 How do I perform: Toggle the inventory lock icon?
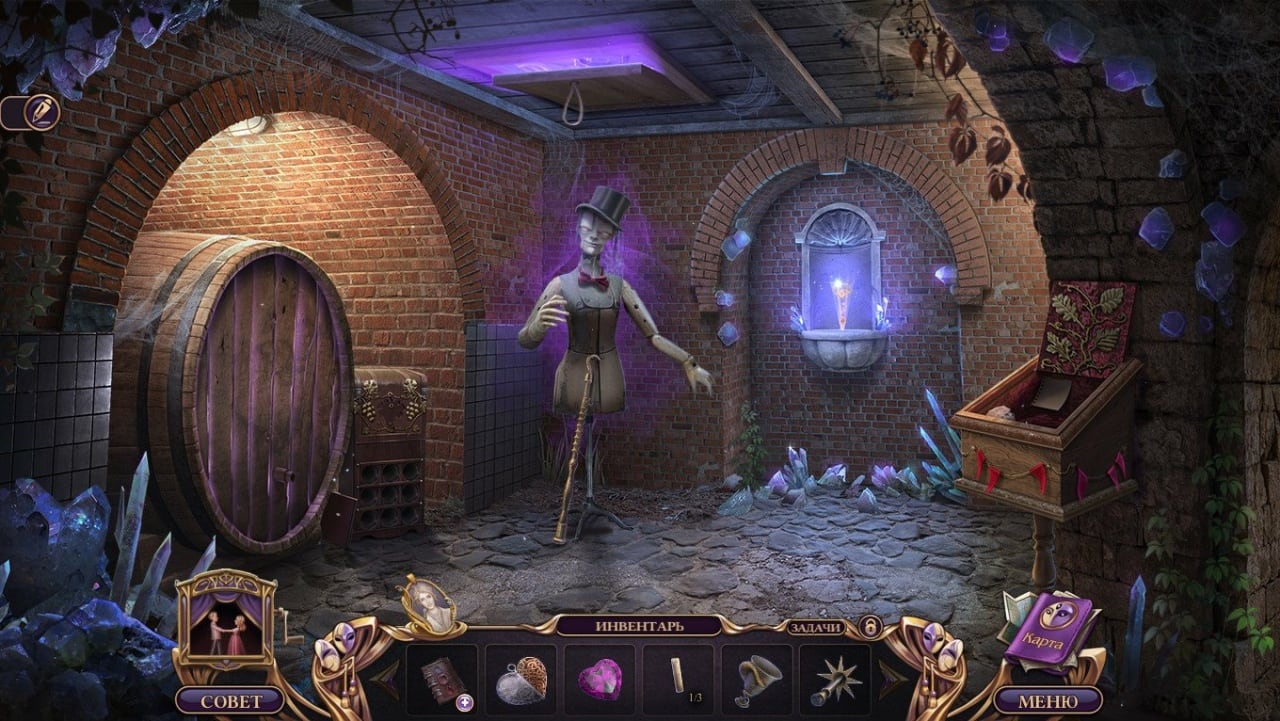tap(870, 627)
